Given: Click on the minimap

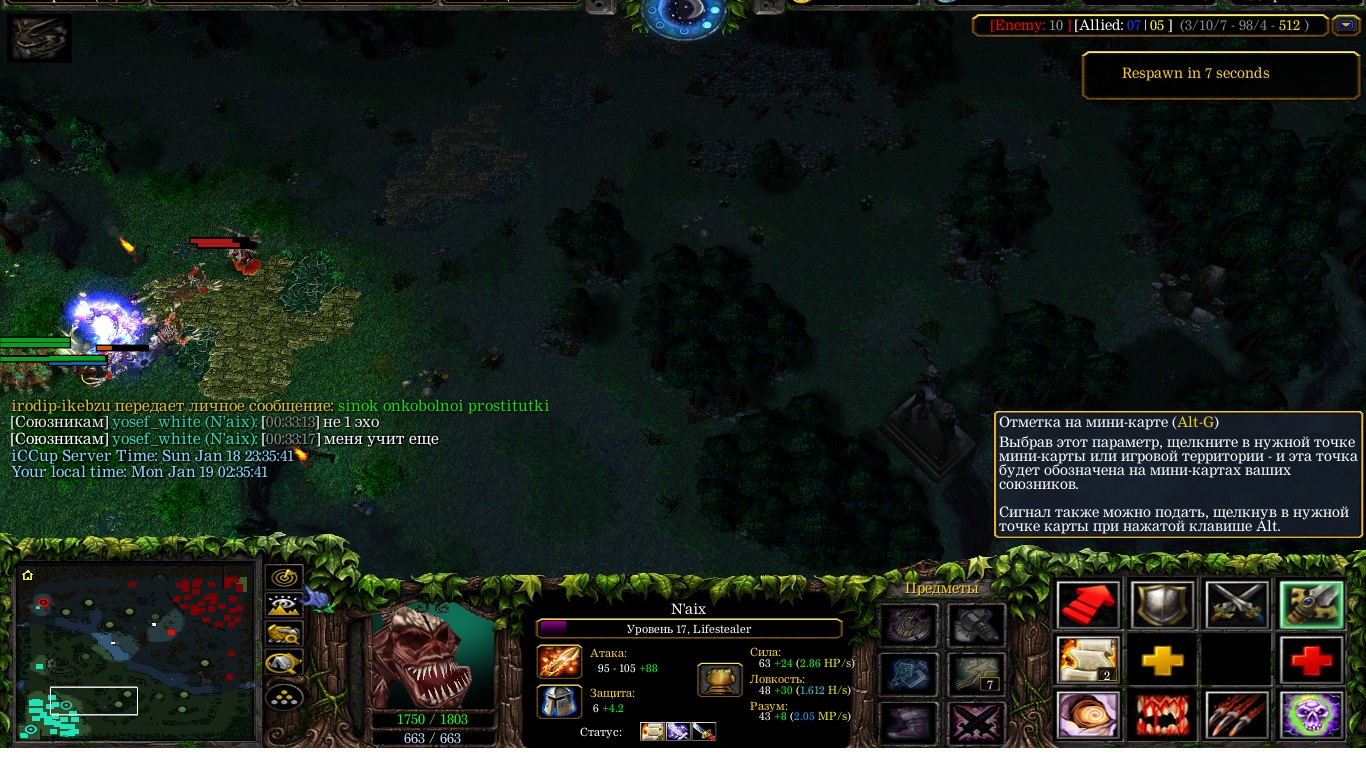Looking at the screenshot, I should [x=136, y=655].
